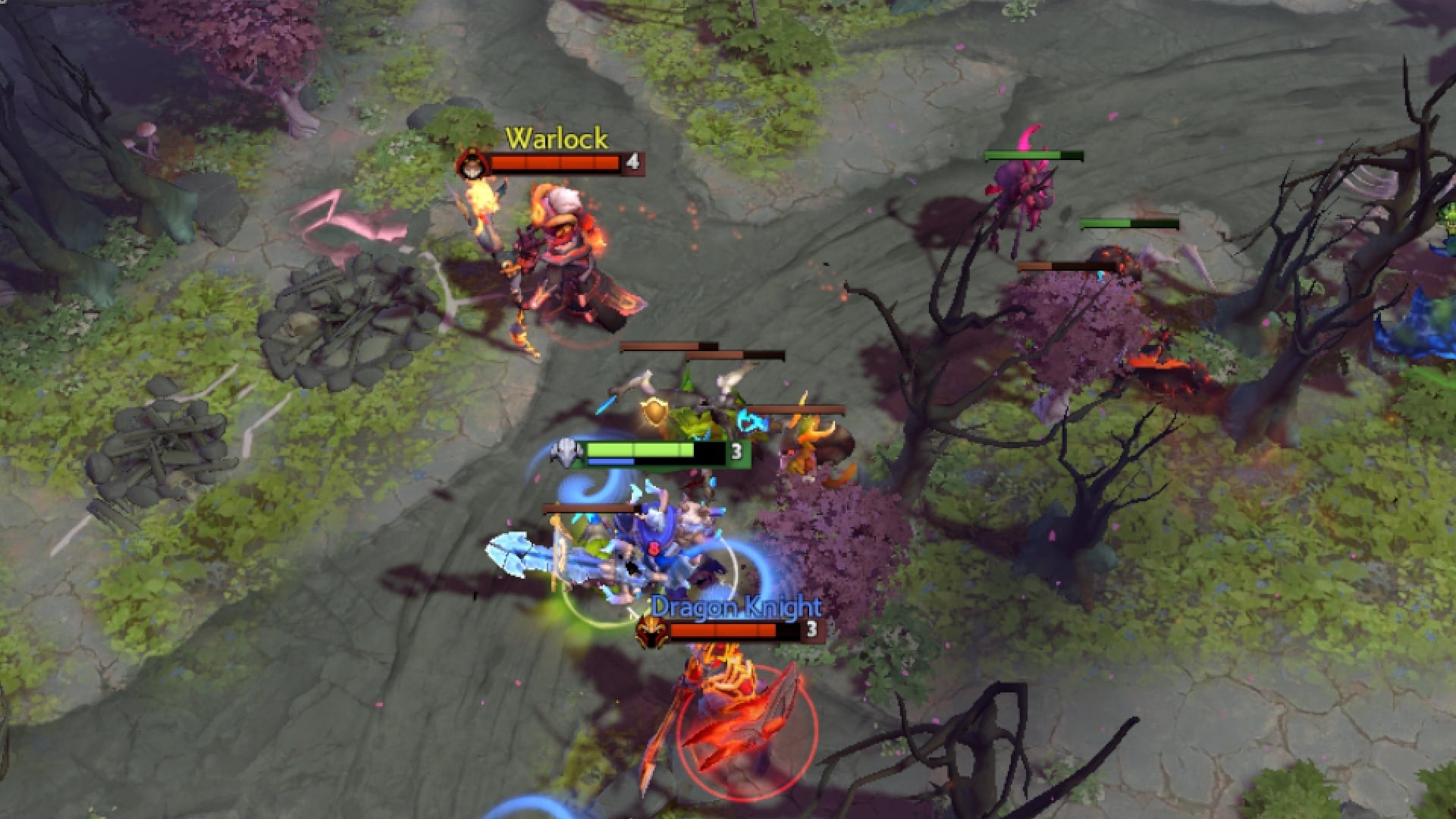Image resolution: width=1456 pixels, height=819 pixels.
Task: Click the level 4 indicator on Warlock's bar
Action: pyautogui.click(x=634, y=162)
